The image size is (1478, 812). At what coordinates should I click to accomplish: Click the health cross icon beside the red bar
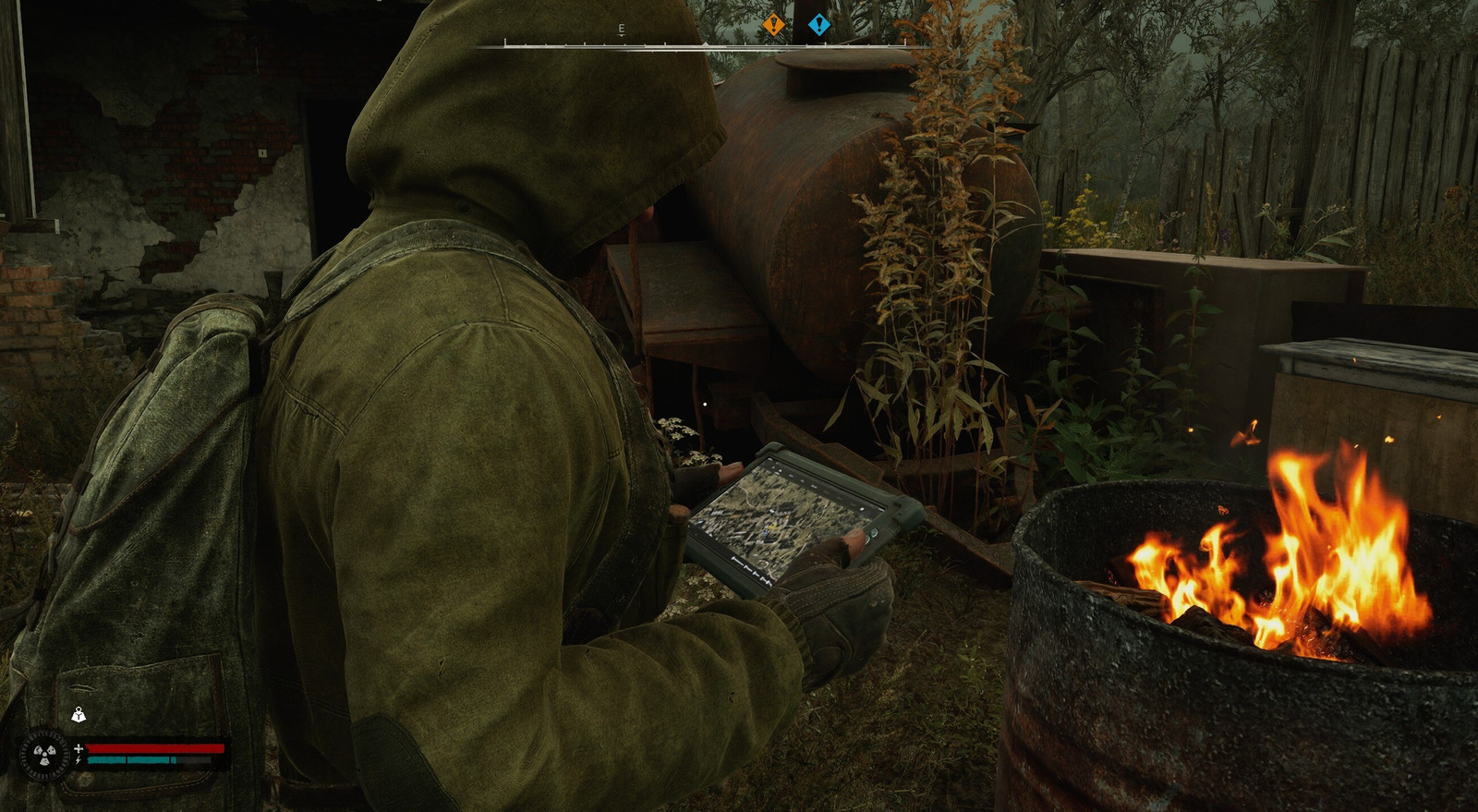(x=79, y=748)
